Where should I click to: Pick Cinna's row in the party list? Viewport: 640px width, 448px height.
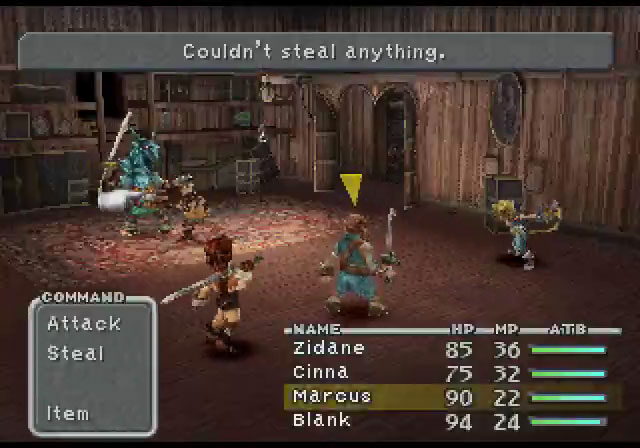(x=321, y=373)
